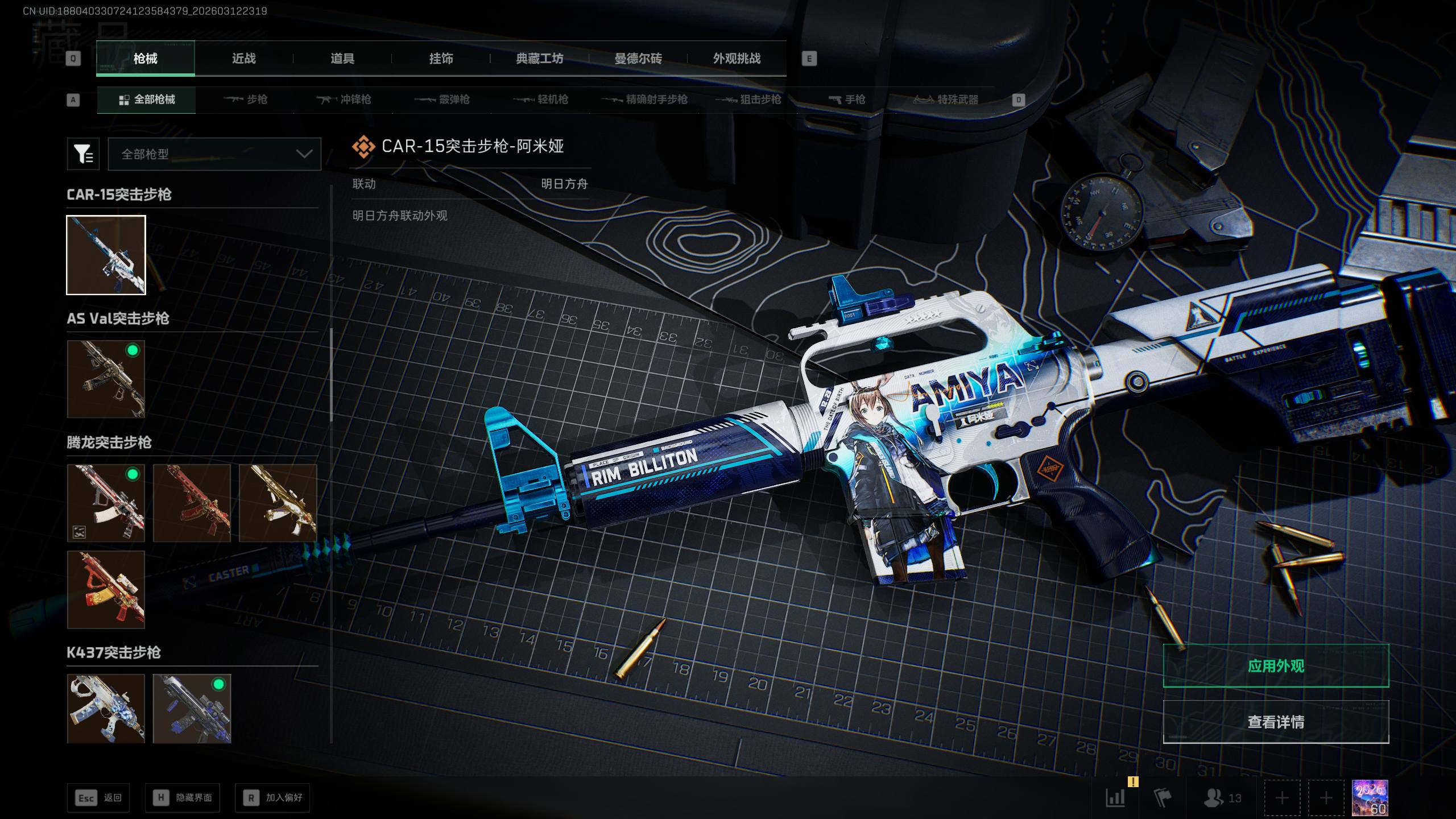Choose the AS Val rifle skin thumbnail
1456x819 pixels.
point(106,379)
